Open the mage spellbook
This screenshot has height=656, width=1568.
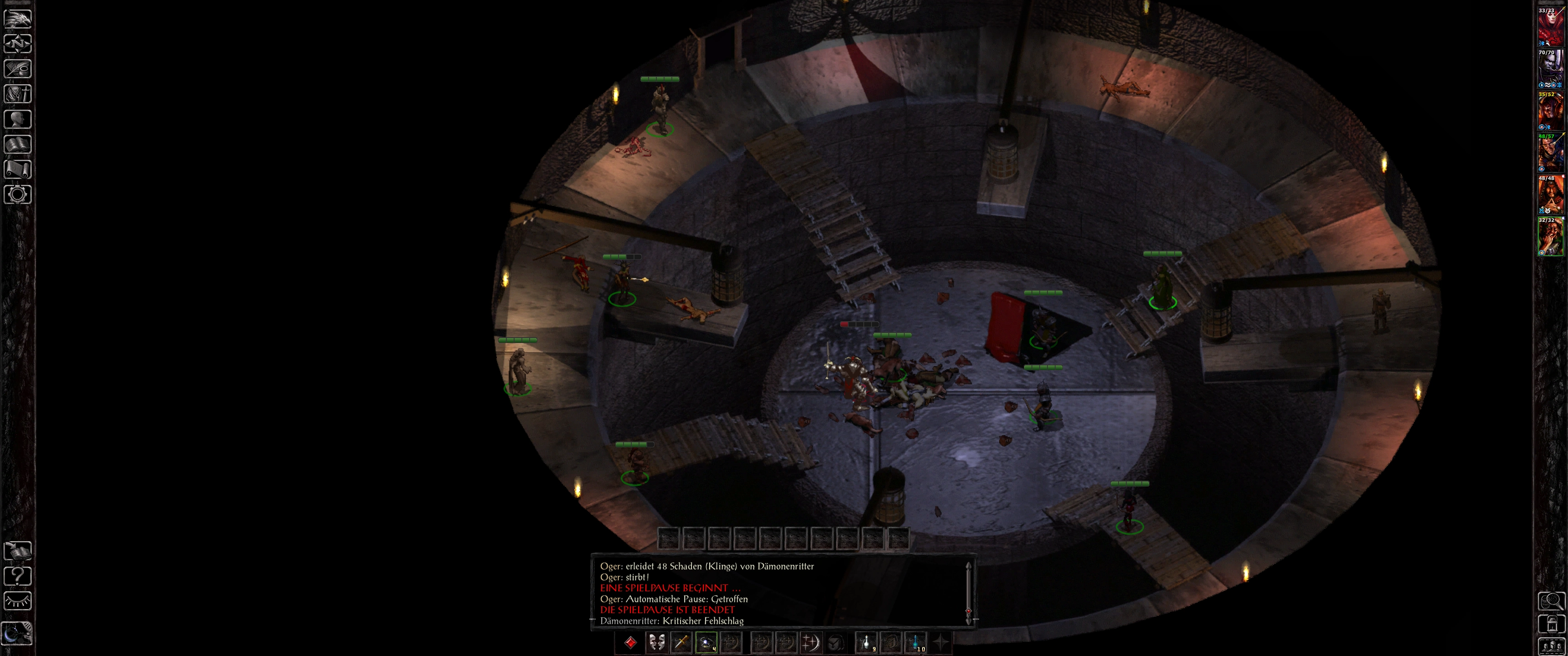18,144
